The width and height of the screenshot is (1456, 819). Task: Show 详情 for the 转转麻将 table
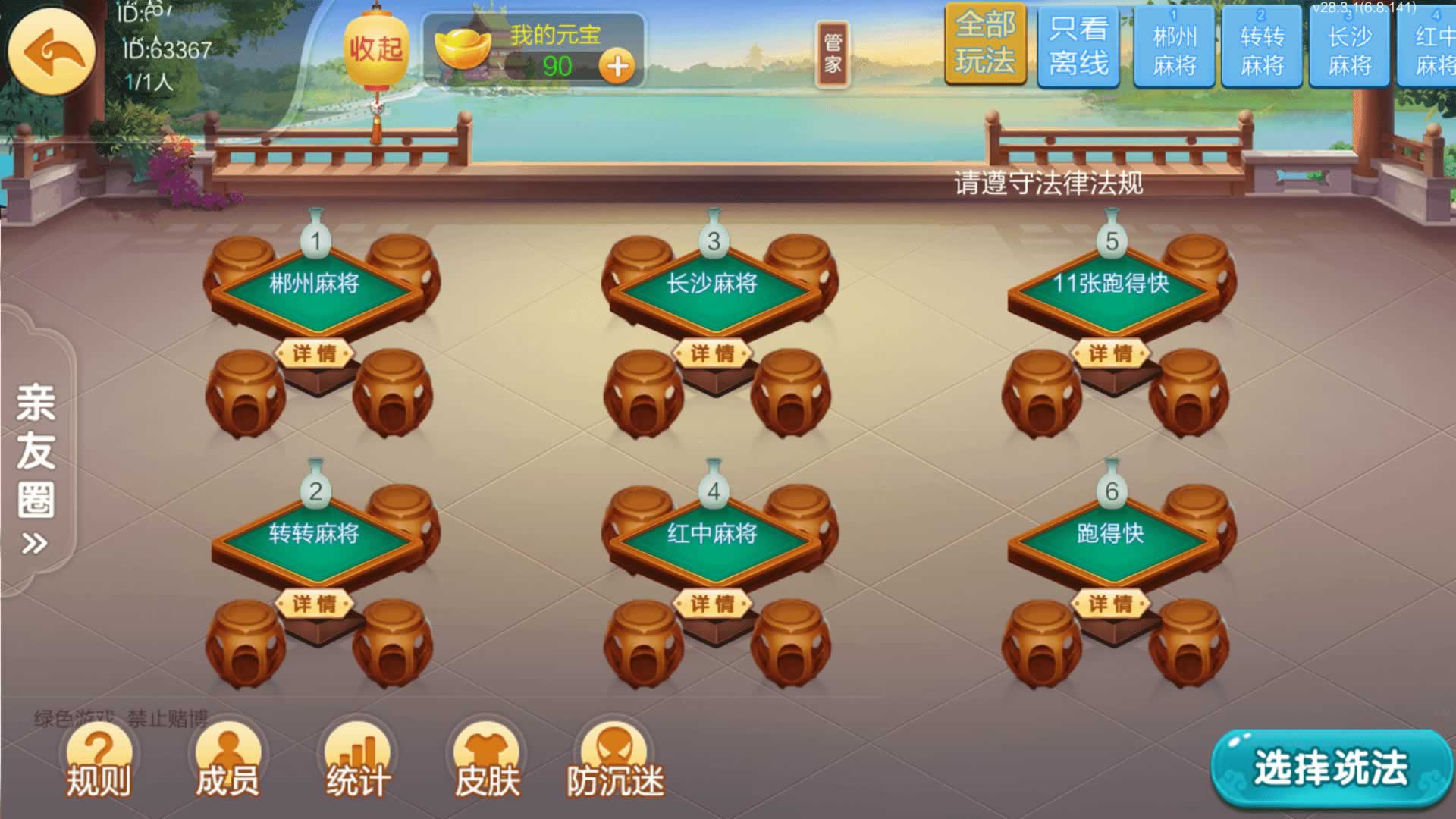pos(315,604)
